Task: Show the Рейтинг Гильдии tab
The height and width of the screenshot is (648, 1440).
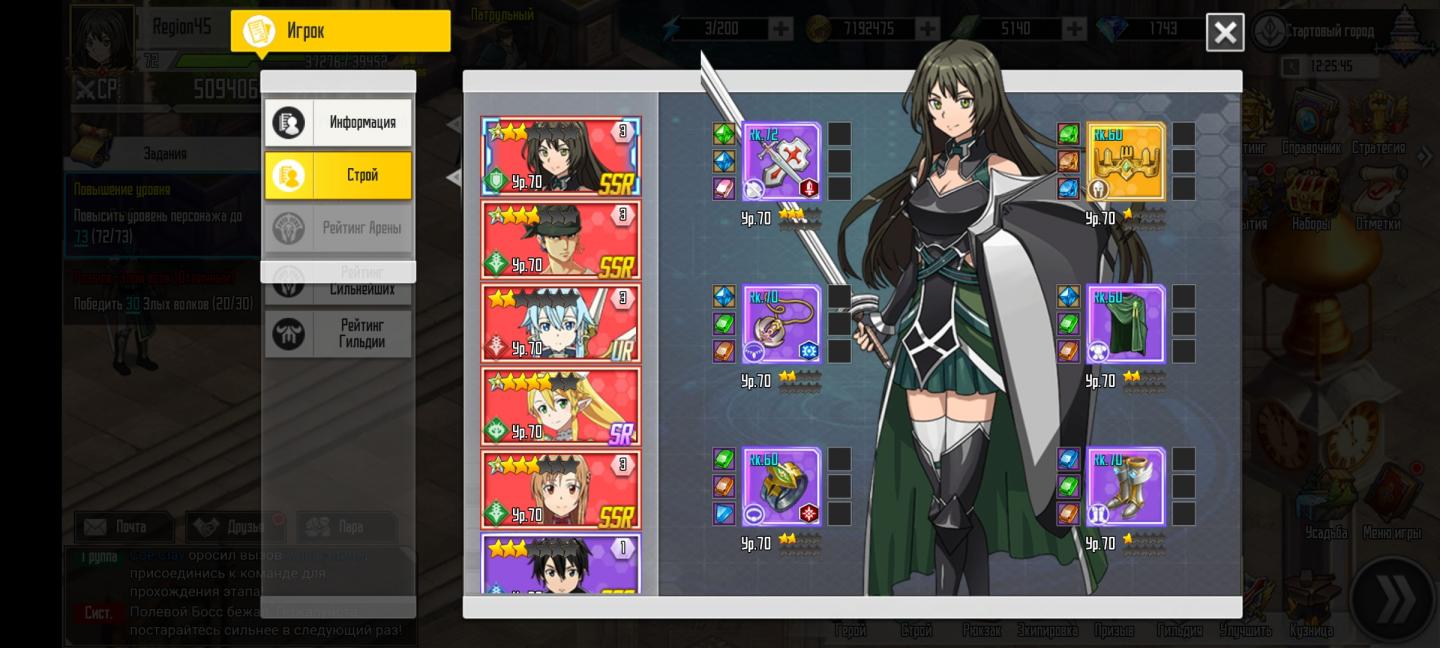Action: point(338,333)
